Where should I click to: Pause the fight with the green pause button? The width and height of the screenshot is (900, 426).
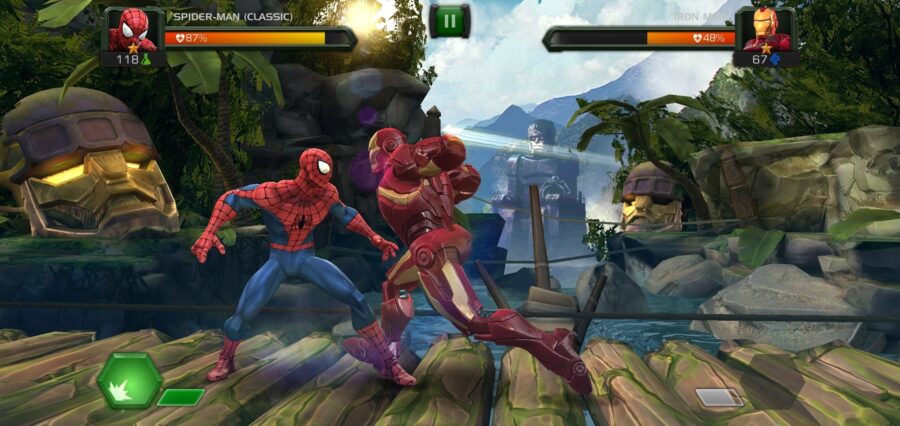pyautogui.click(x=449, y=21)
